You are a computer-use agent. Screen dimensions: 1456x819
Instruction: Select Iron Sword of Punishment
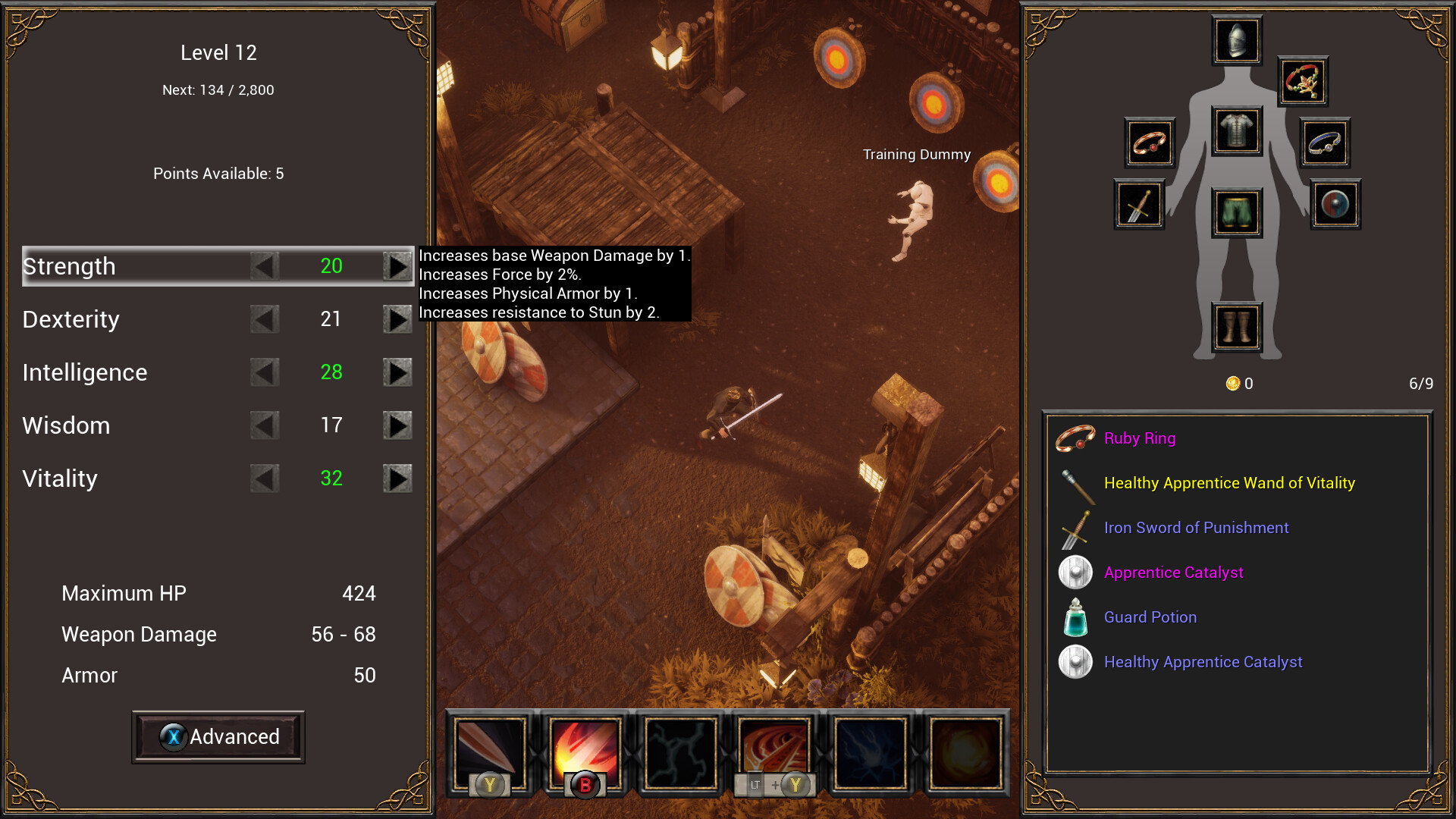pyautogui.click(x=1196, y=528)
